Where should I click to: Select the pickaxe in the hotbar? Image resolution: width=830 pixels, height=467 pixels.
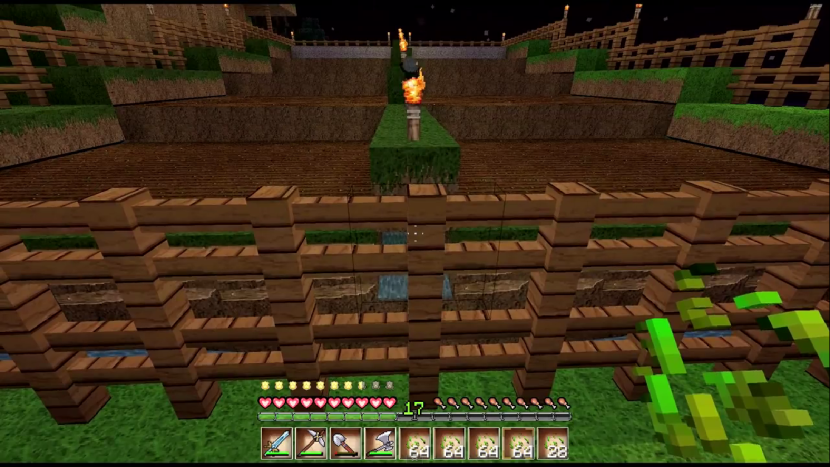pyautogui.click(x=312, y=443)
